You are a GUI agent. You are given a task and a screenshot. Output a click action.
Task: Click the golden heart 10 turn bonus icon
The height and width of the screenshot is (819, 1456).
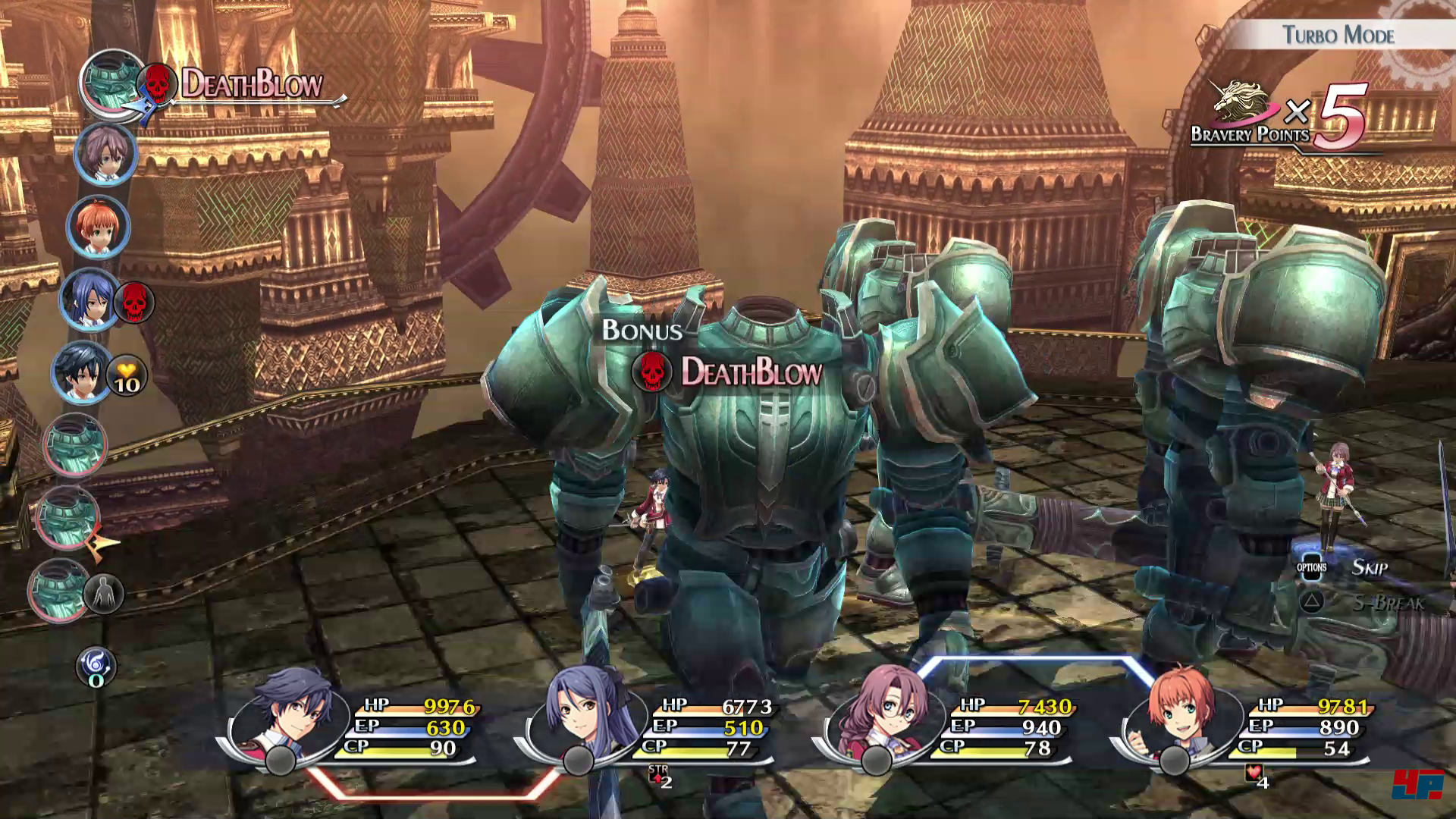coord(126,376)
